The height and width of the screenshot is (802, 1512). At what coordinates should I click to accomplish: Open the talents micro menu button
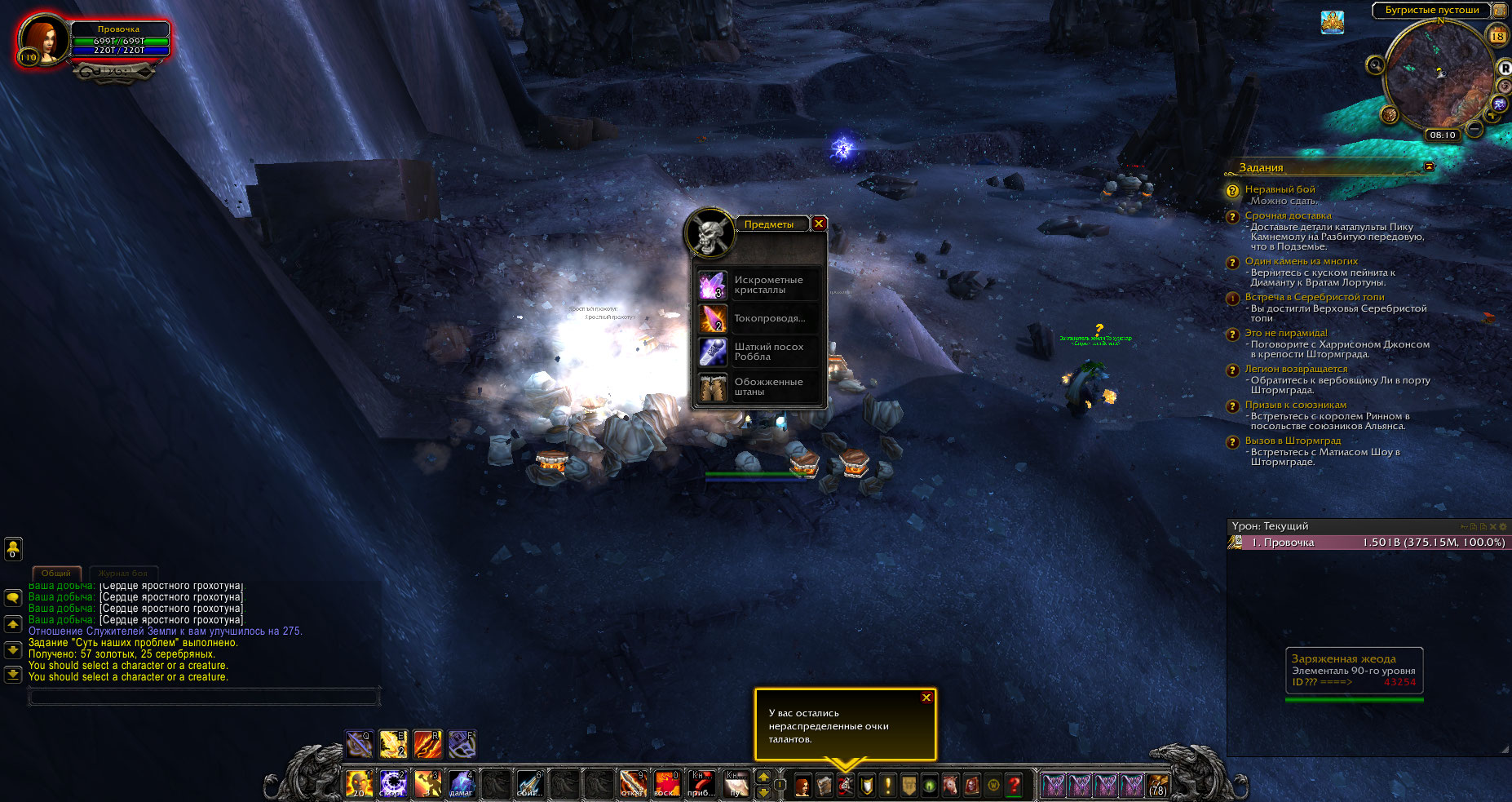coord(845,785)
